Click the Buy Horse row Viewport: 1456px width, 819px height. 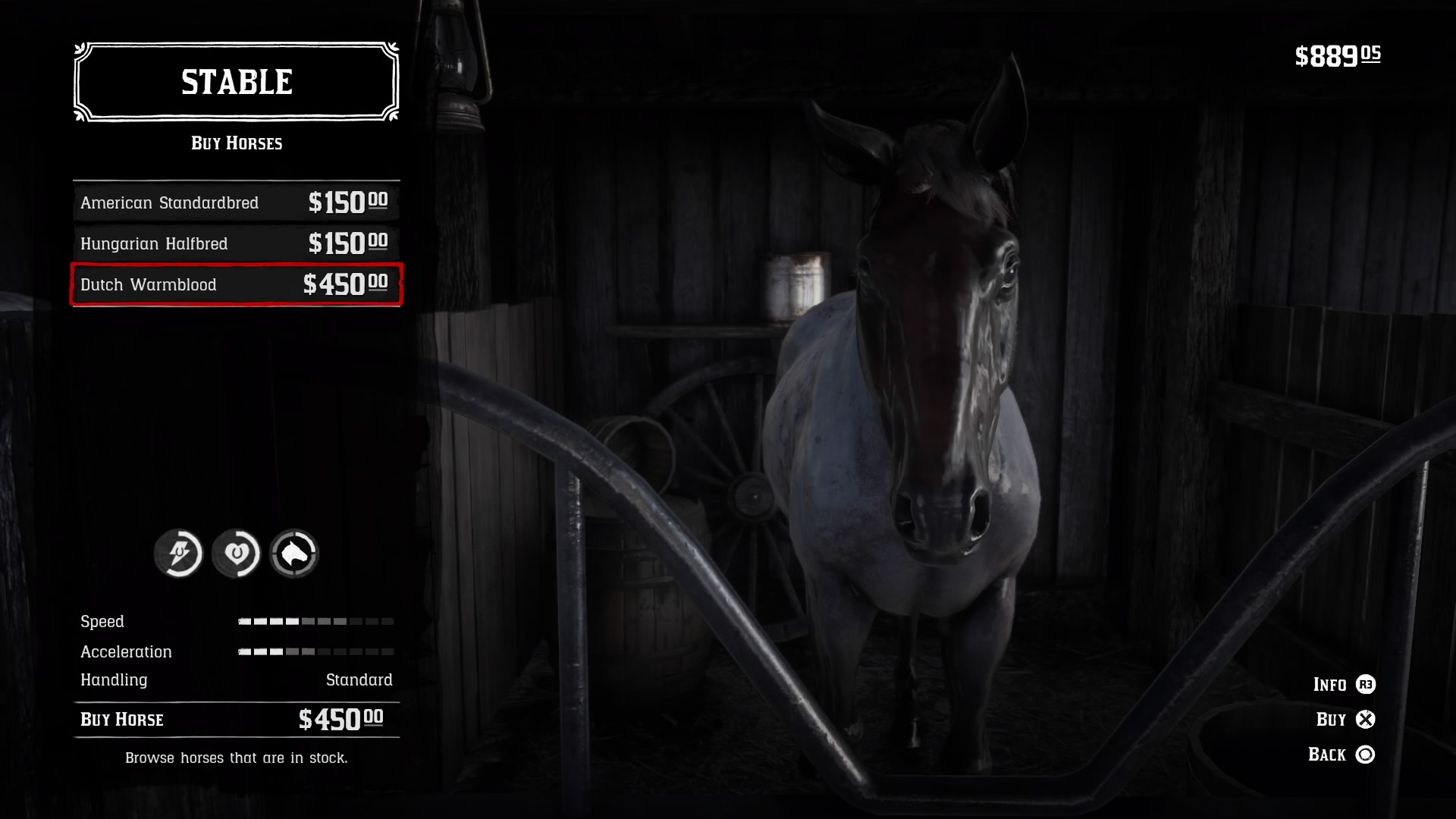pos(236,719)
